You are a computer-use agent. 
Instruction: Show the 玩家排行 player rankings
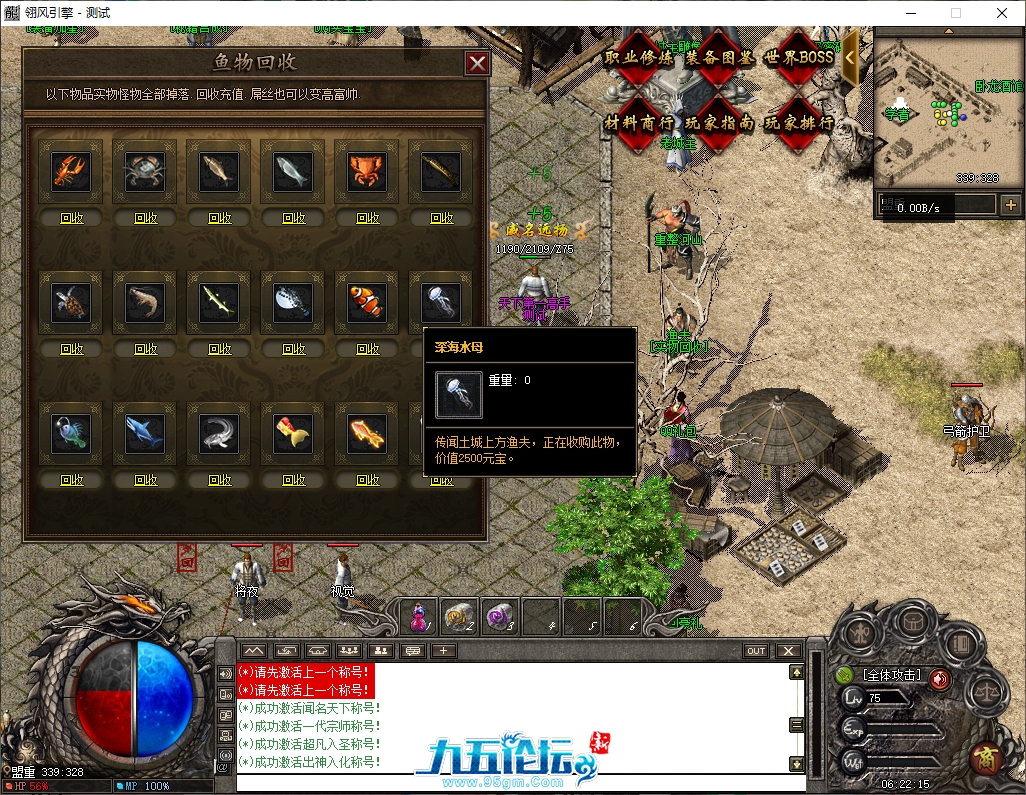tap(799, 123)
